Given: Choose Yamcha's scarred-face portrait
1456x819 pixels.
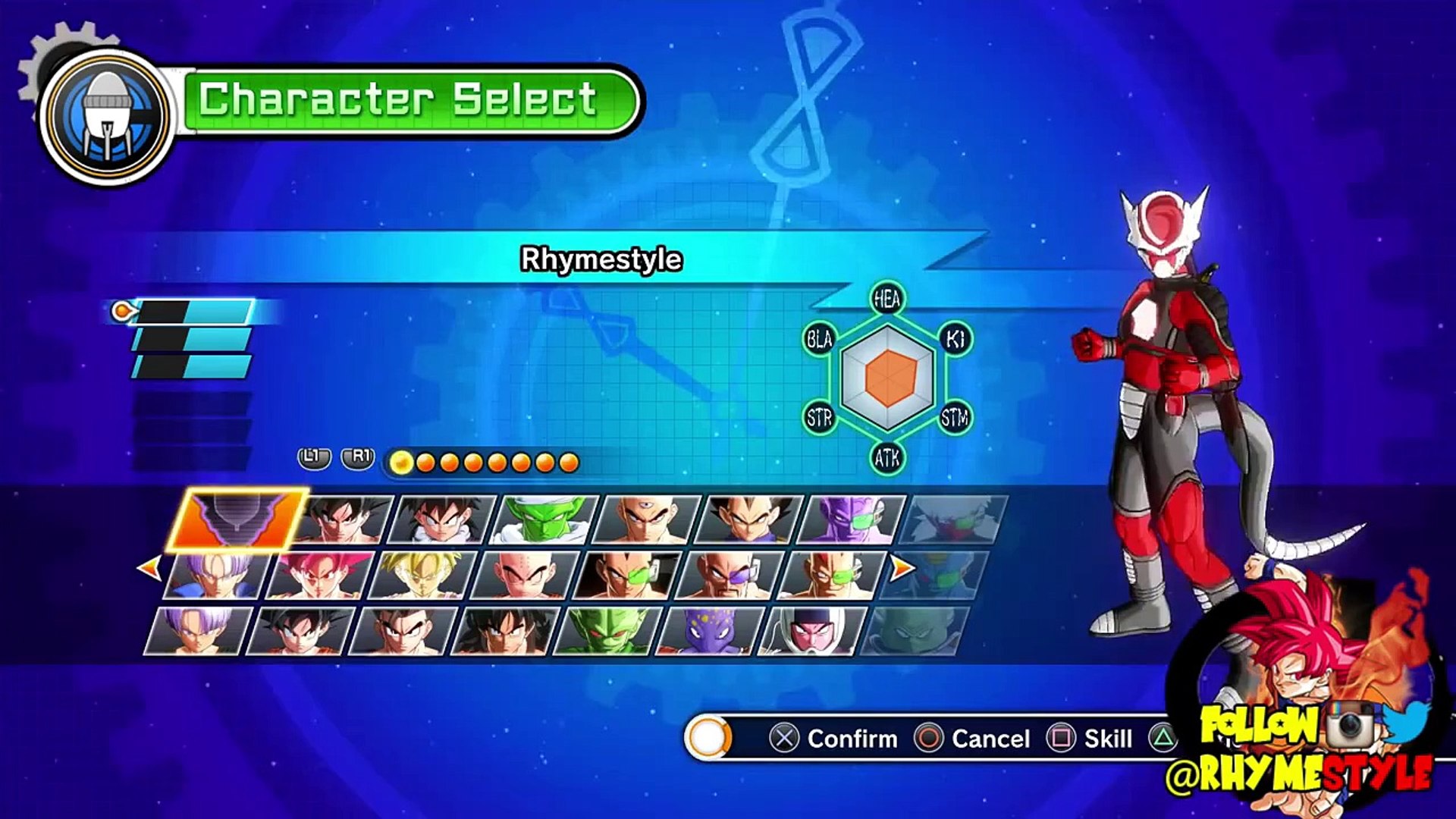Looking at the screenshot, I should [x=504, y=631].
